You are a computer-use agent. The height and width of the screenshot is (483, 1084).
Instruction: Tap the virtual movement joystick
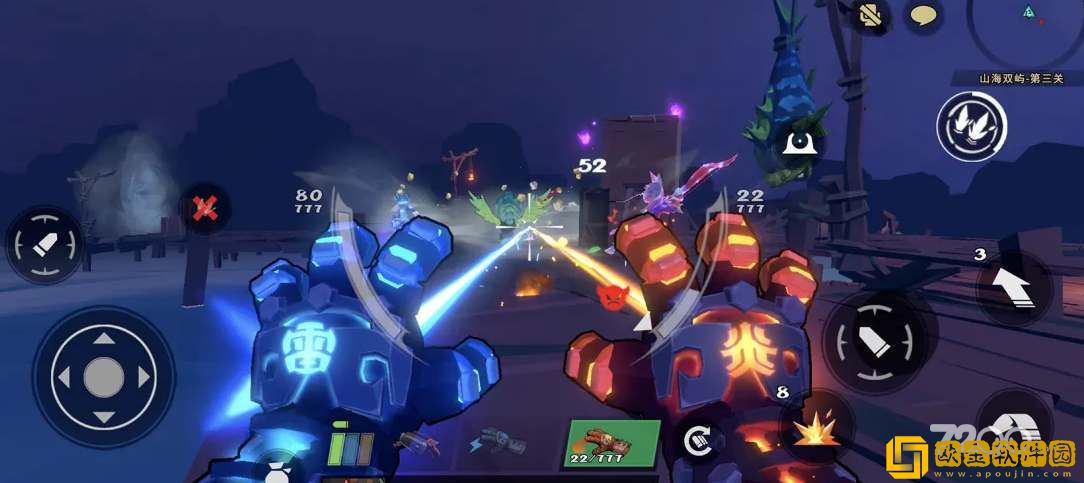point(103,377)
